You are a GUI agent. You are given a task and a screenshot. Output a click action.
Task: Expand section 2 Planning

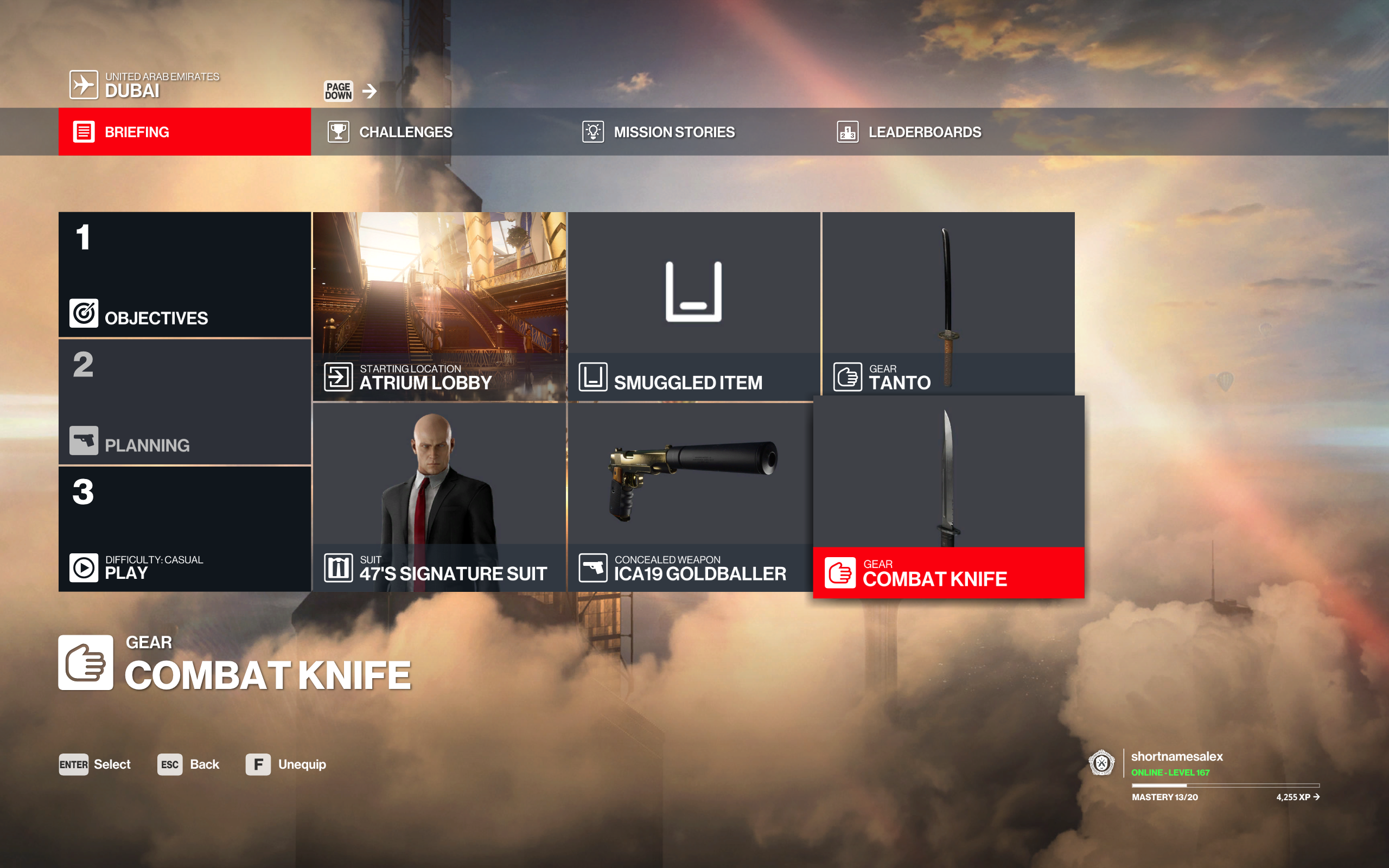(184, 402)
